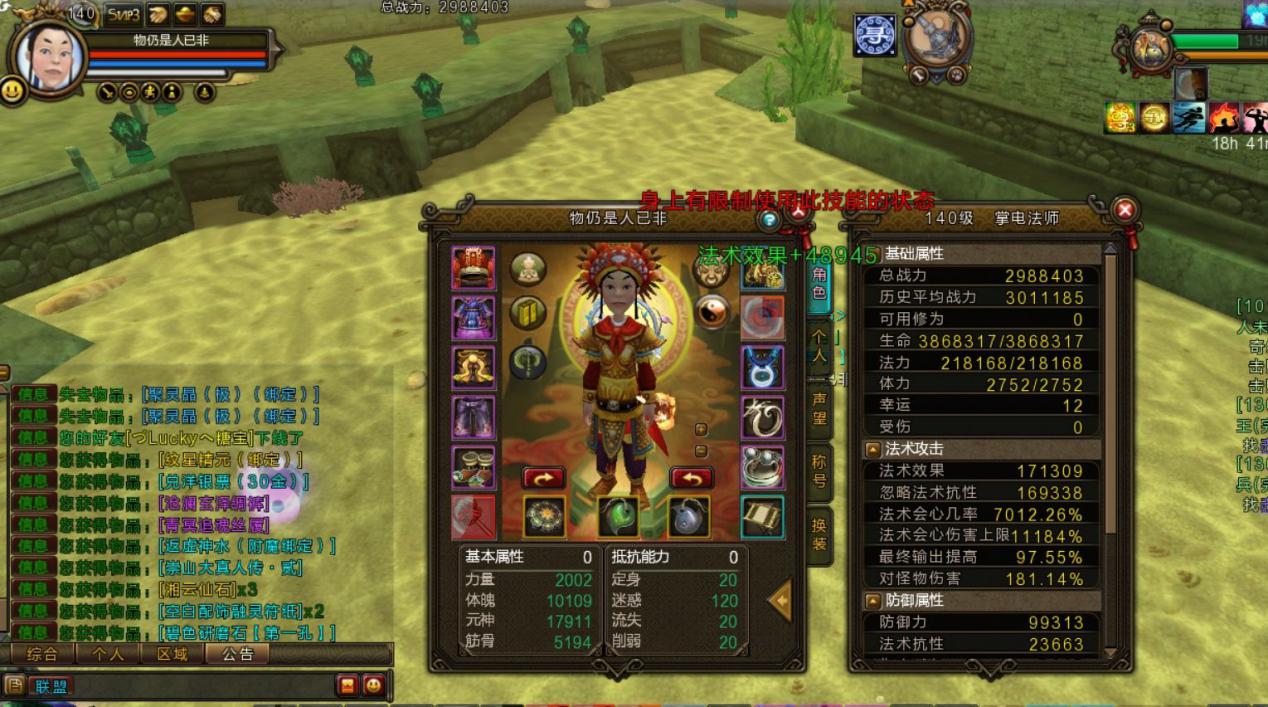Screen dimensions: 1268x707
Task: Select the 区域 chat channel tab
Action: click(x=172, y=654)
